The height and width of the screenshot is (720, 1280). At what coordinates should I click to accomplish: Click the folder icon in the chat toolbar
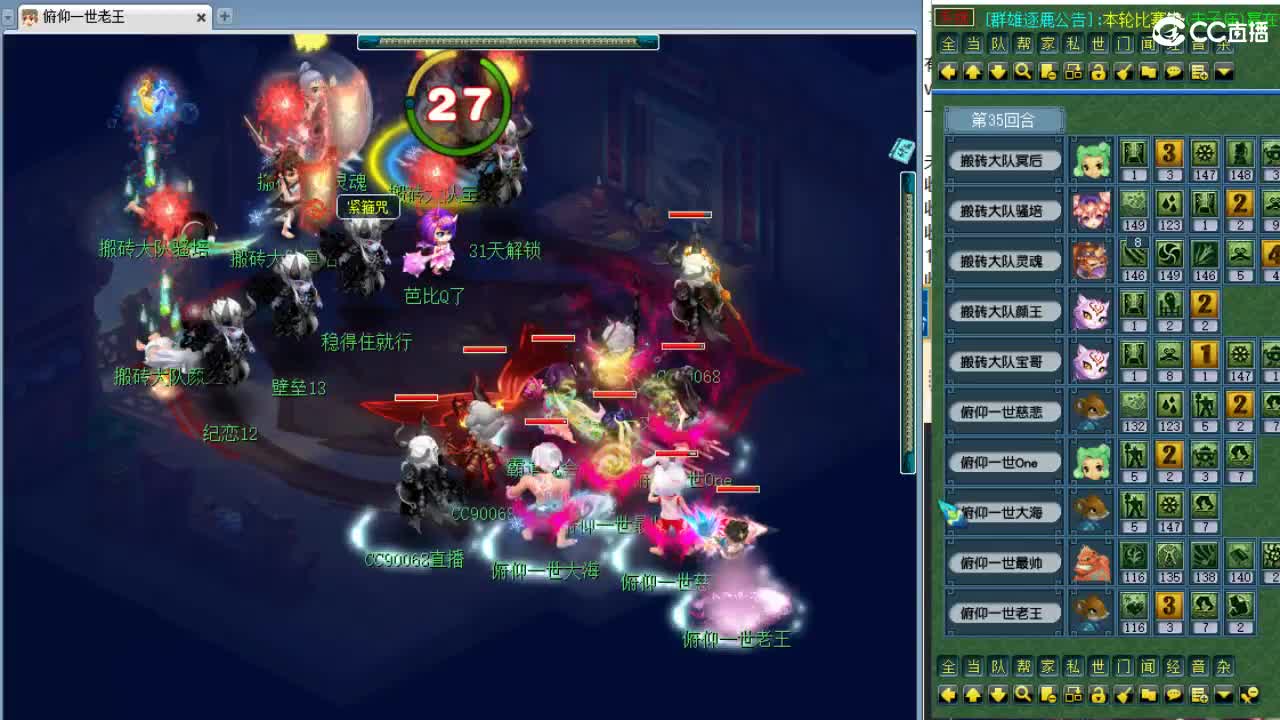click(x=1148, y=71)
